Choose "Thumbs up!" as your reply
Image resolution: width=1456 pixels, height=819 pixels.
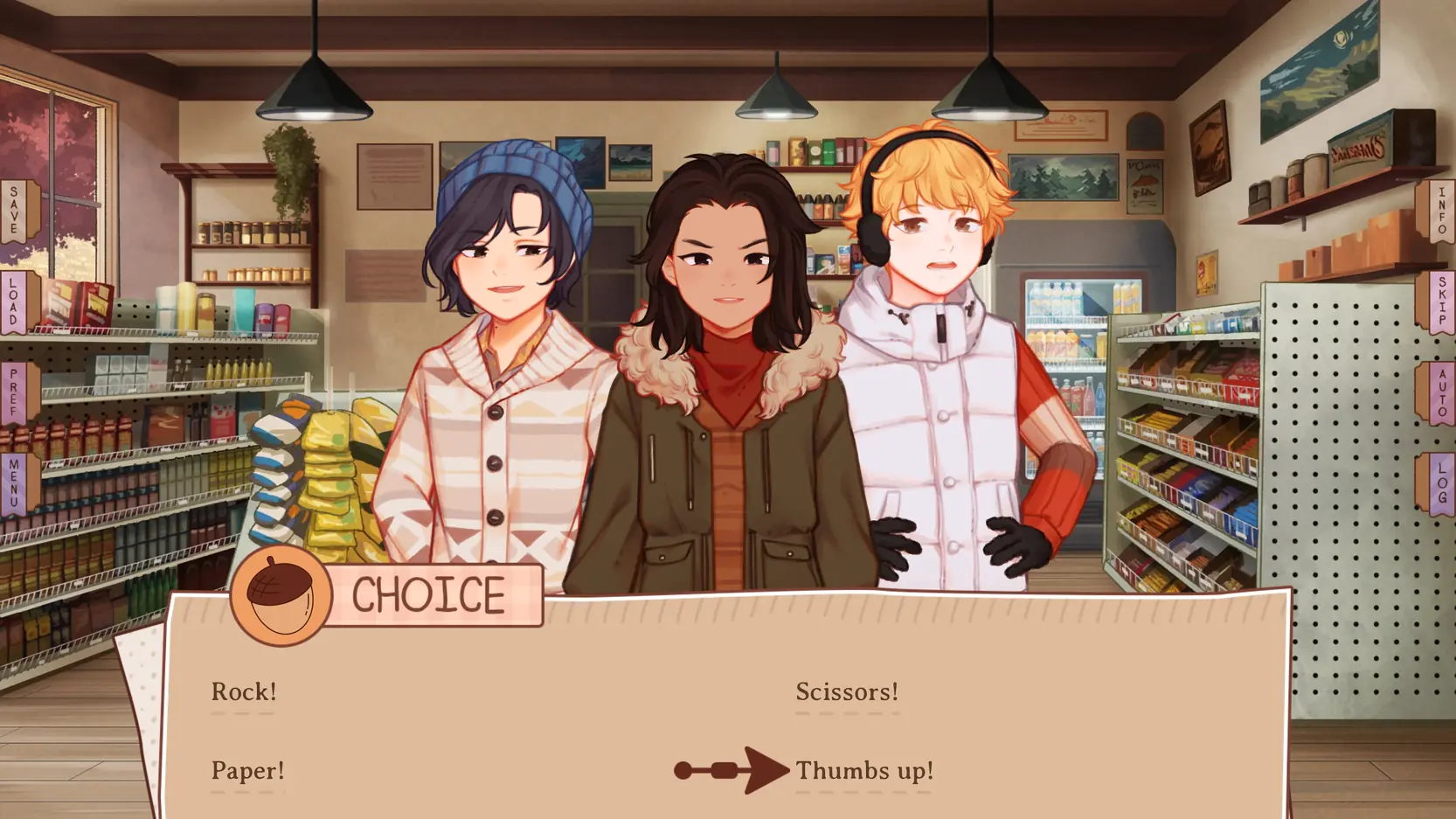863,771
